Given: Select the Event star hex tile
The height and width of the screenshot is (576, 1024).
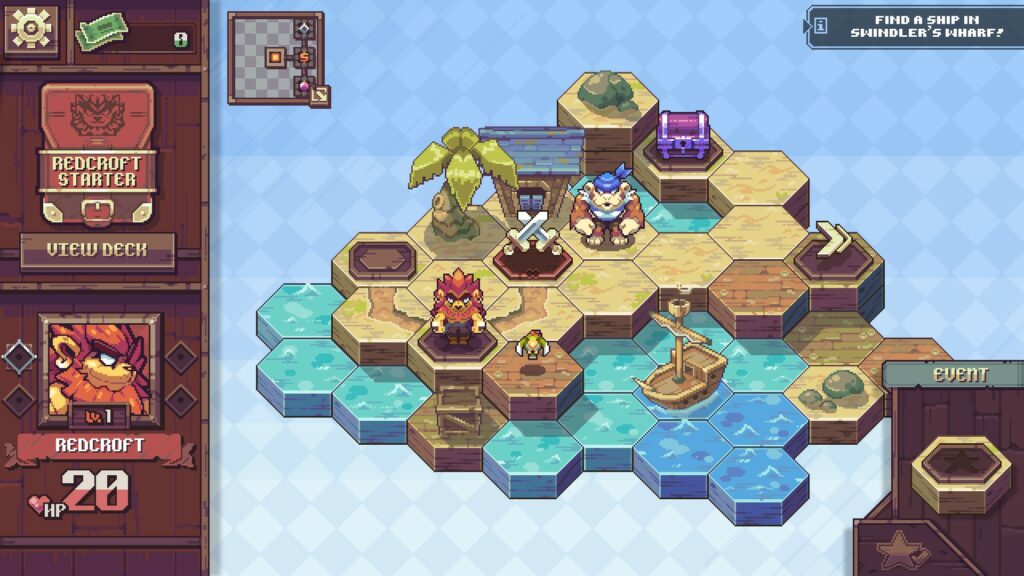Looking at the screenshot, I should tap(961, 468).
